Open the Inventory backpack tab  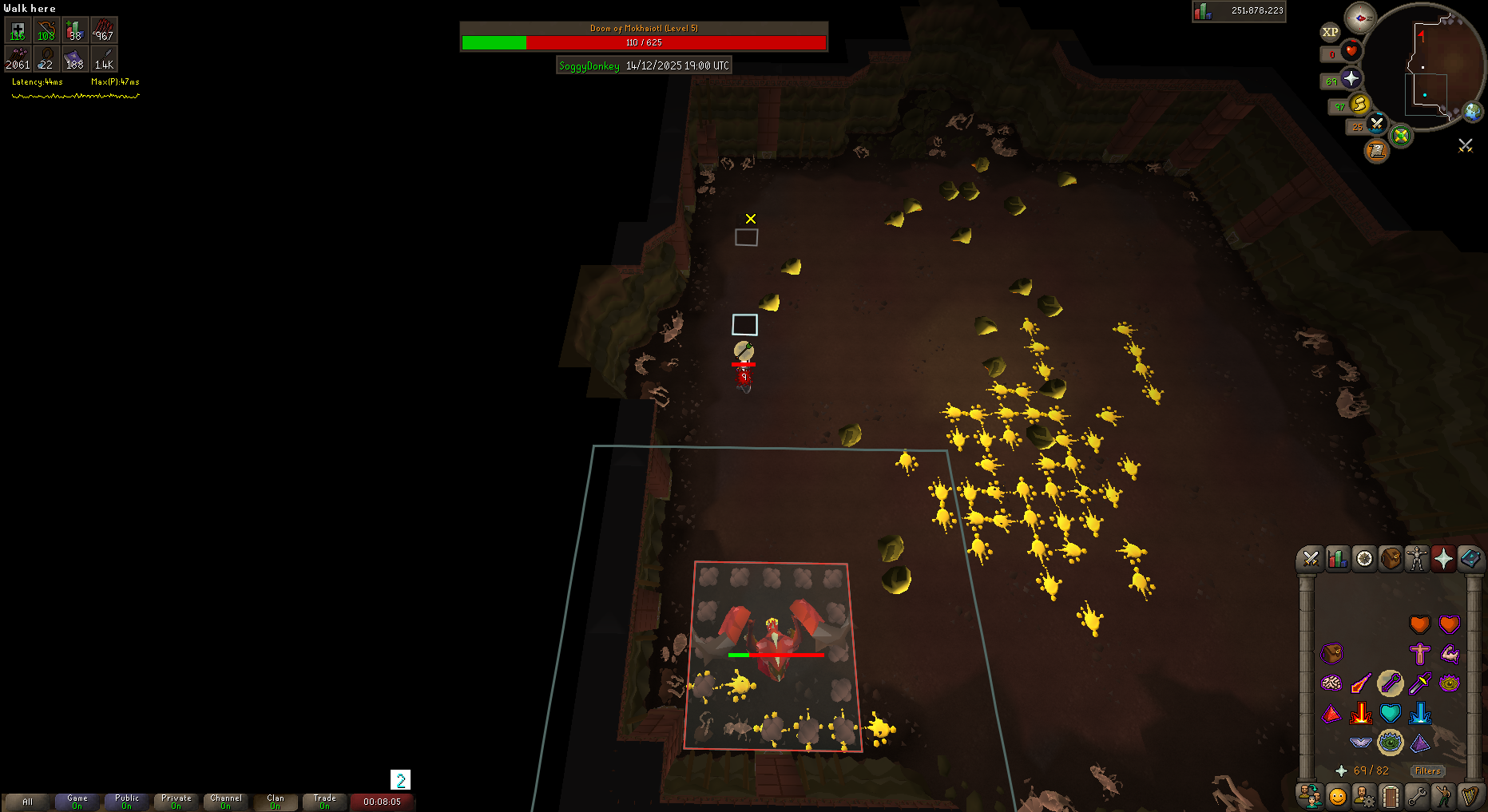(x=1391, y=559)
